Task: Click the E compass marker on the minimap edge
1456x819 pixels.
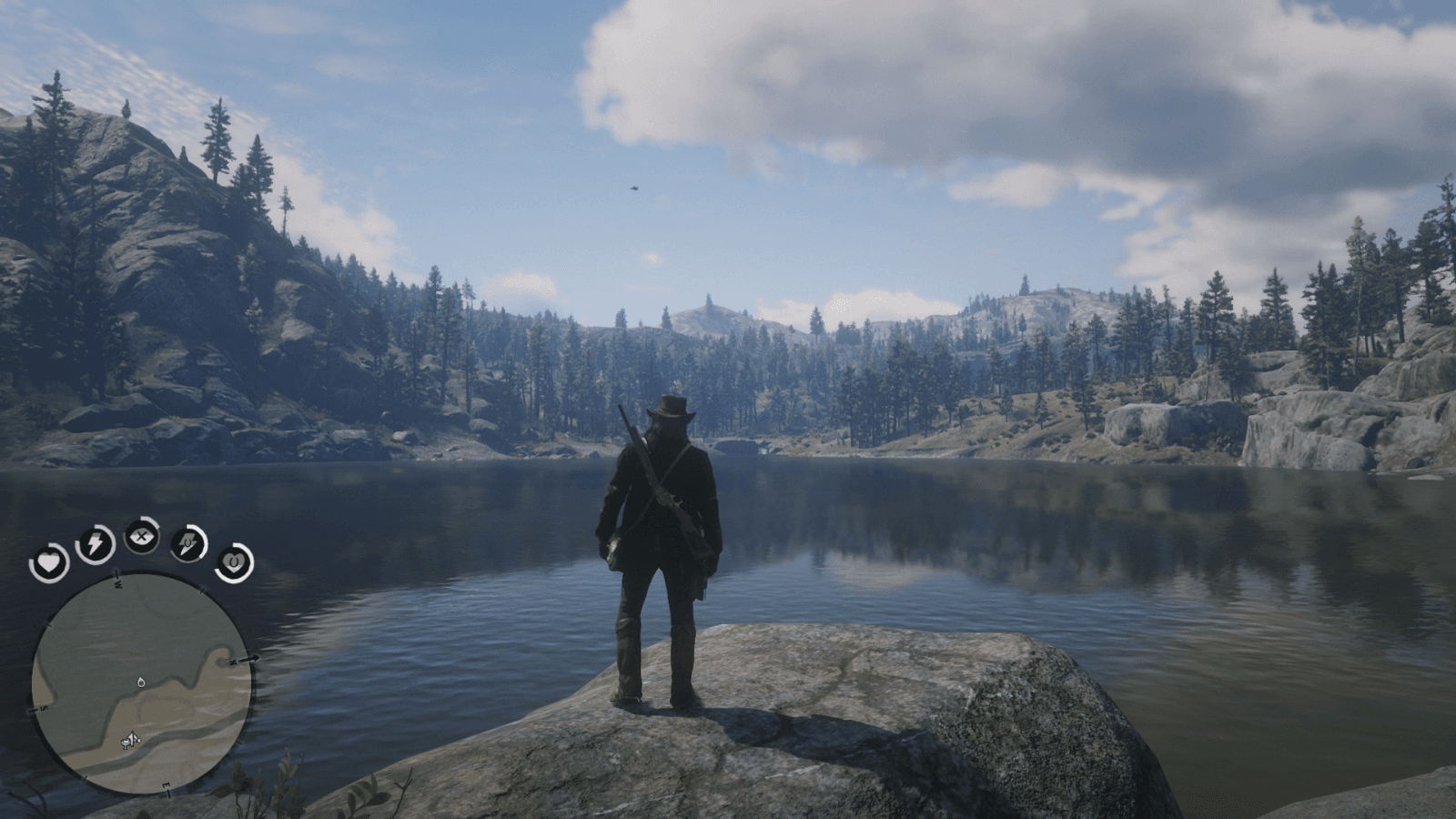Action: [x=165, y=784]
